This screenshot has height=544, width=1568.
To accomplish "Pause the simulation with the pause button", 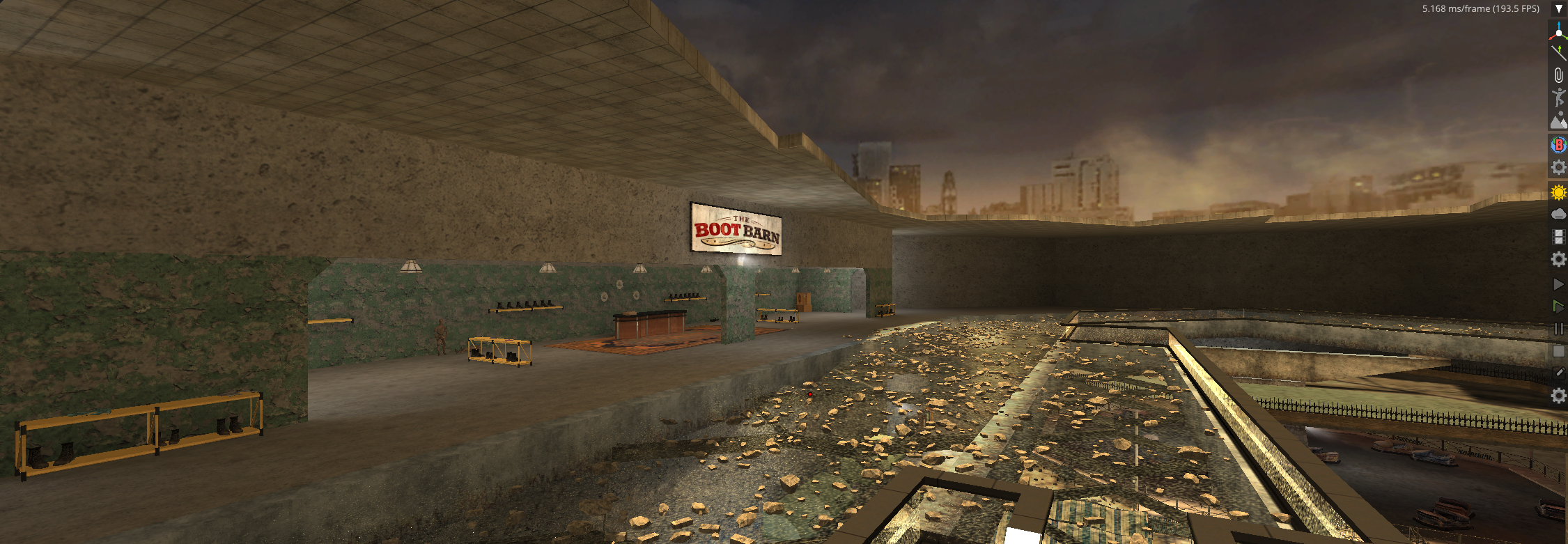I will click(1558, 329).
